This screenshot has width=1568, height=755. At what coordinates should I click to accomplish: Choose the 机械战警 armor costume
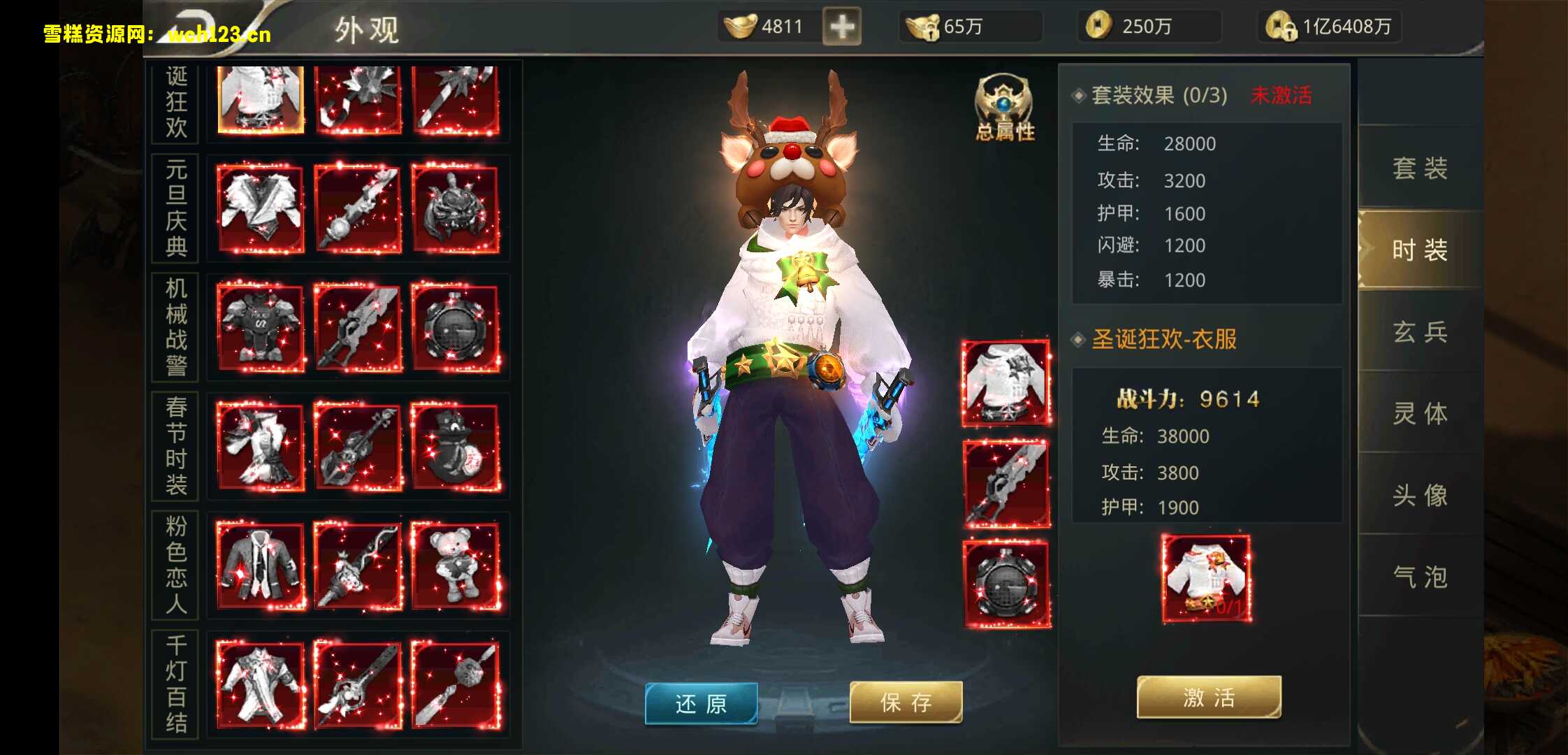(x=261, y=328)
